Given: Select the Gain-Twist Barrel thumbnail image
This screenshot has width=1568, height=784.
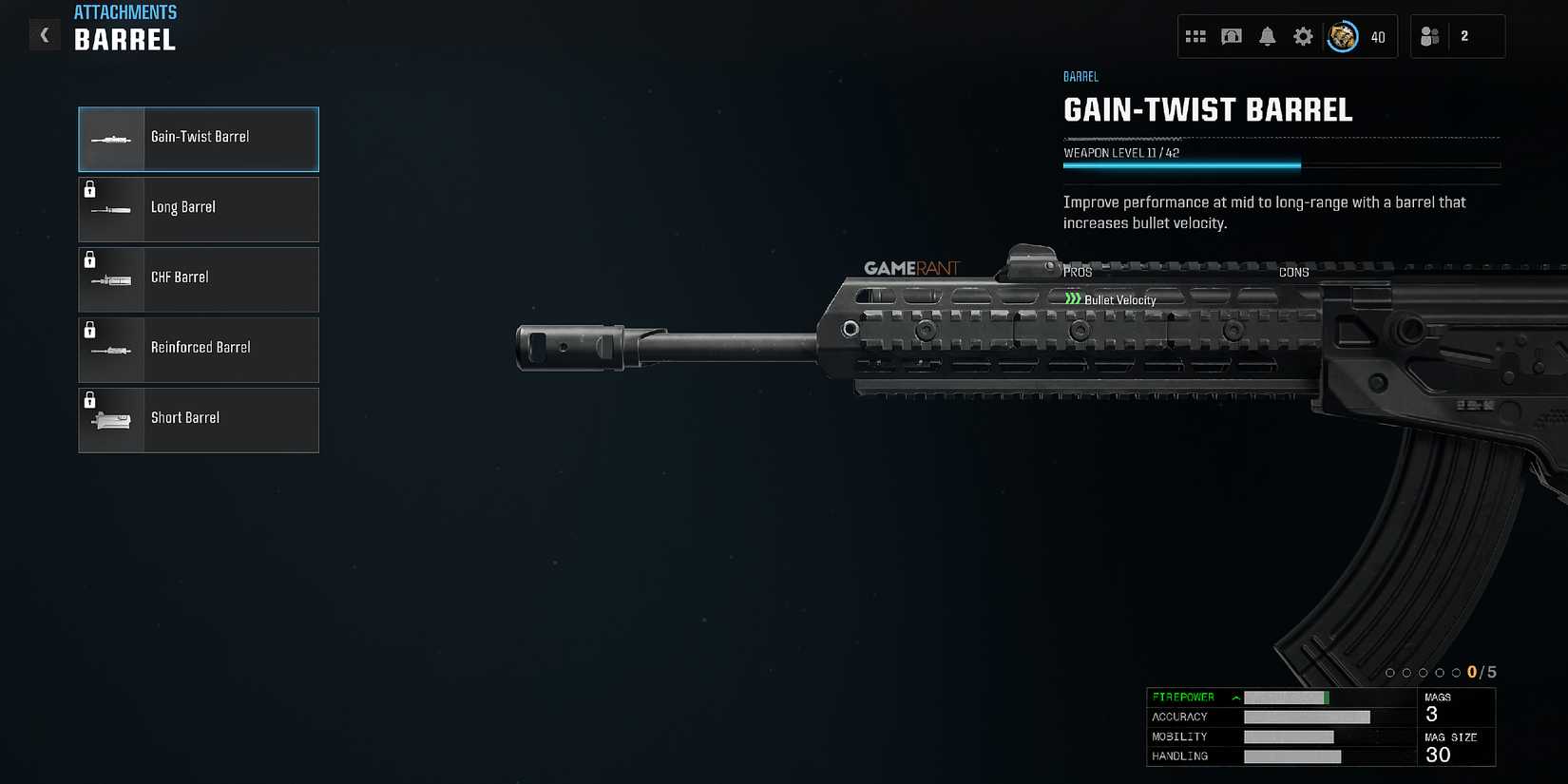Looking at the screenshot, I should tap(110, 139).
